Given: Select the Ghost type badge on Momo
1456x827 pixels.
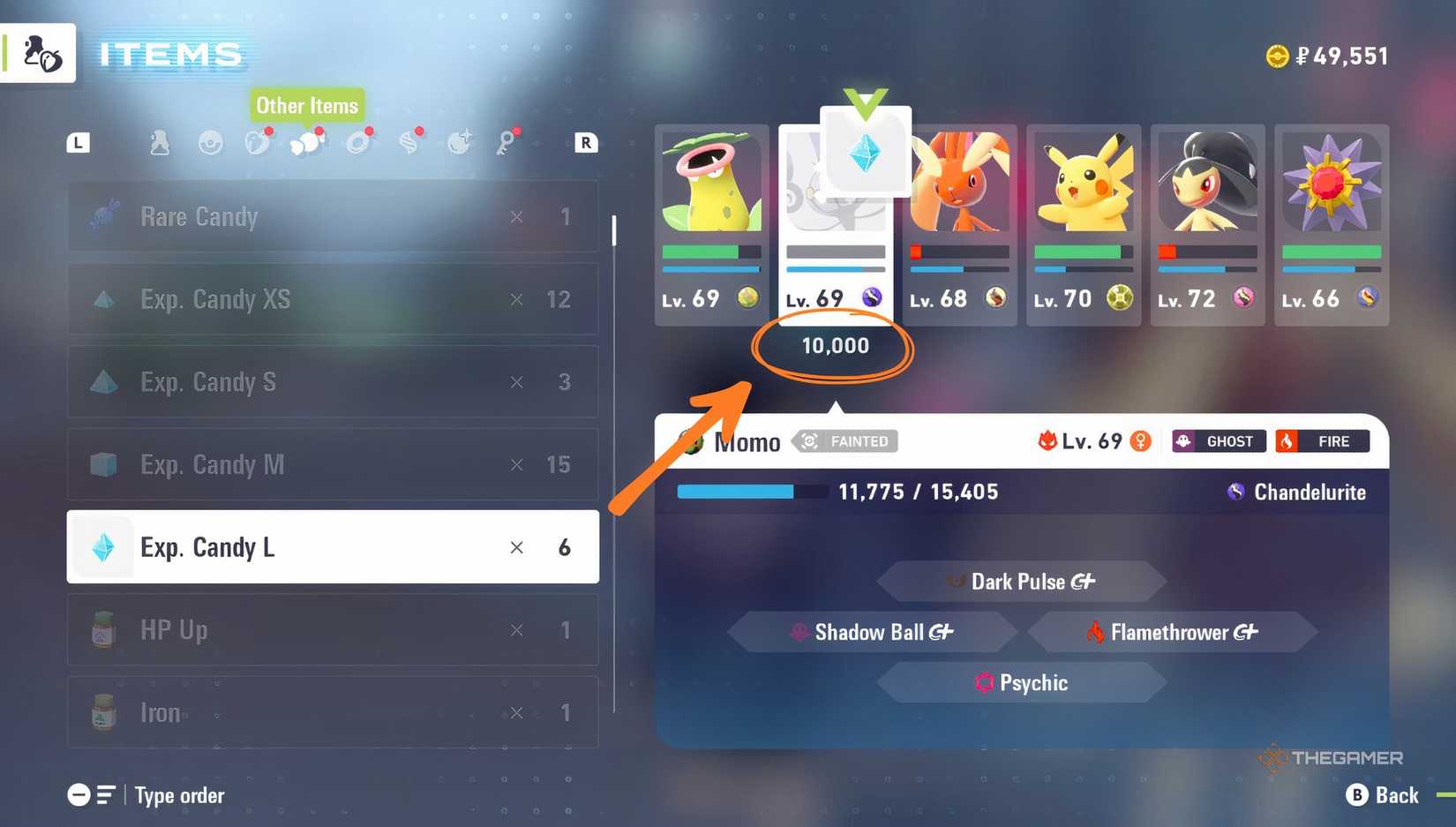Looking at the screenshot, I should [x=1218, y=441].
